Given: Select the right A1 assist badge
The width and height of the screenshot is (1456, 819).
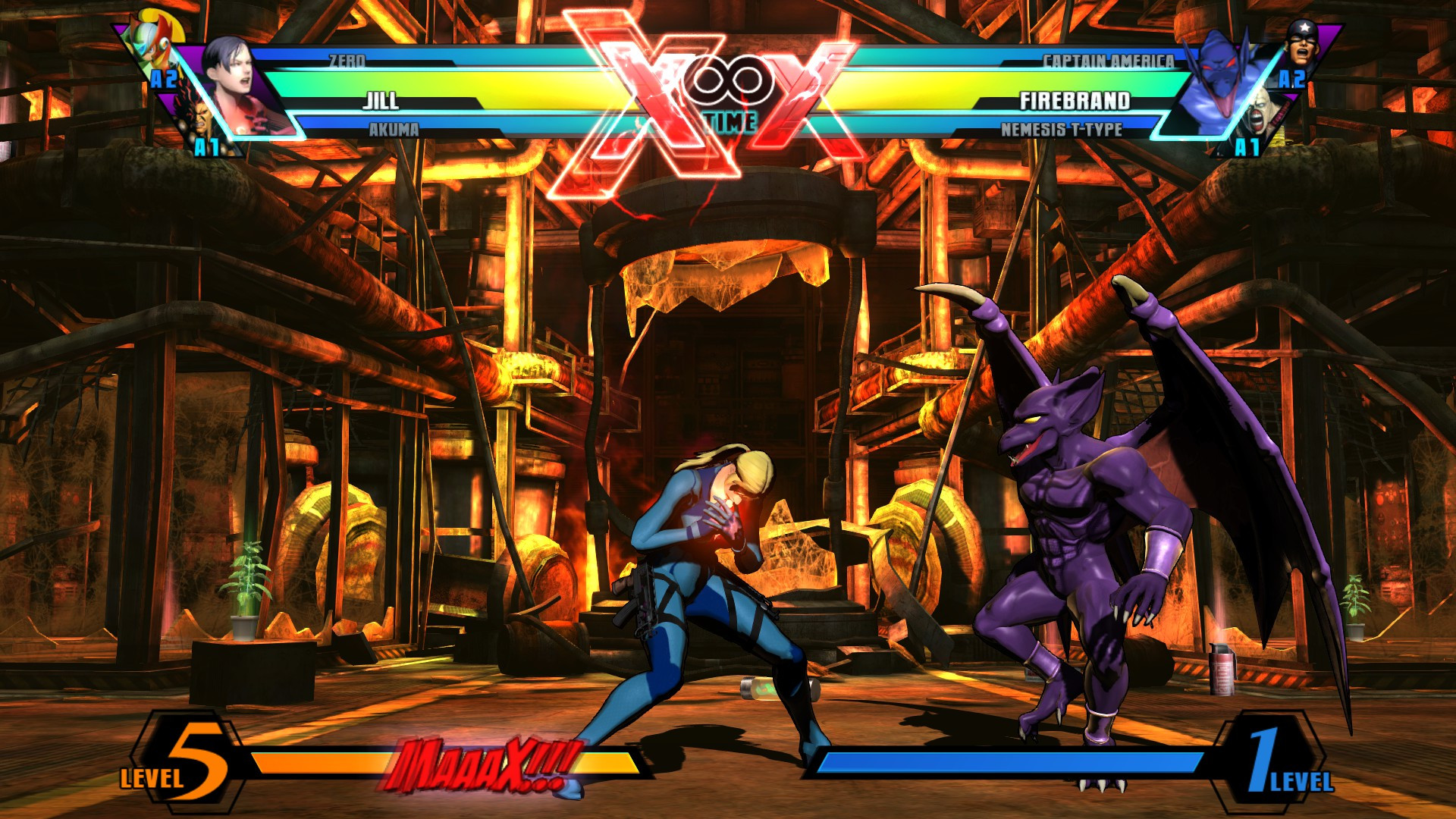Looking at the screenshot, I should pyautogui.click(x=1248, y=147).
